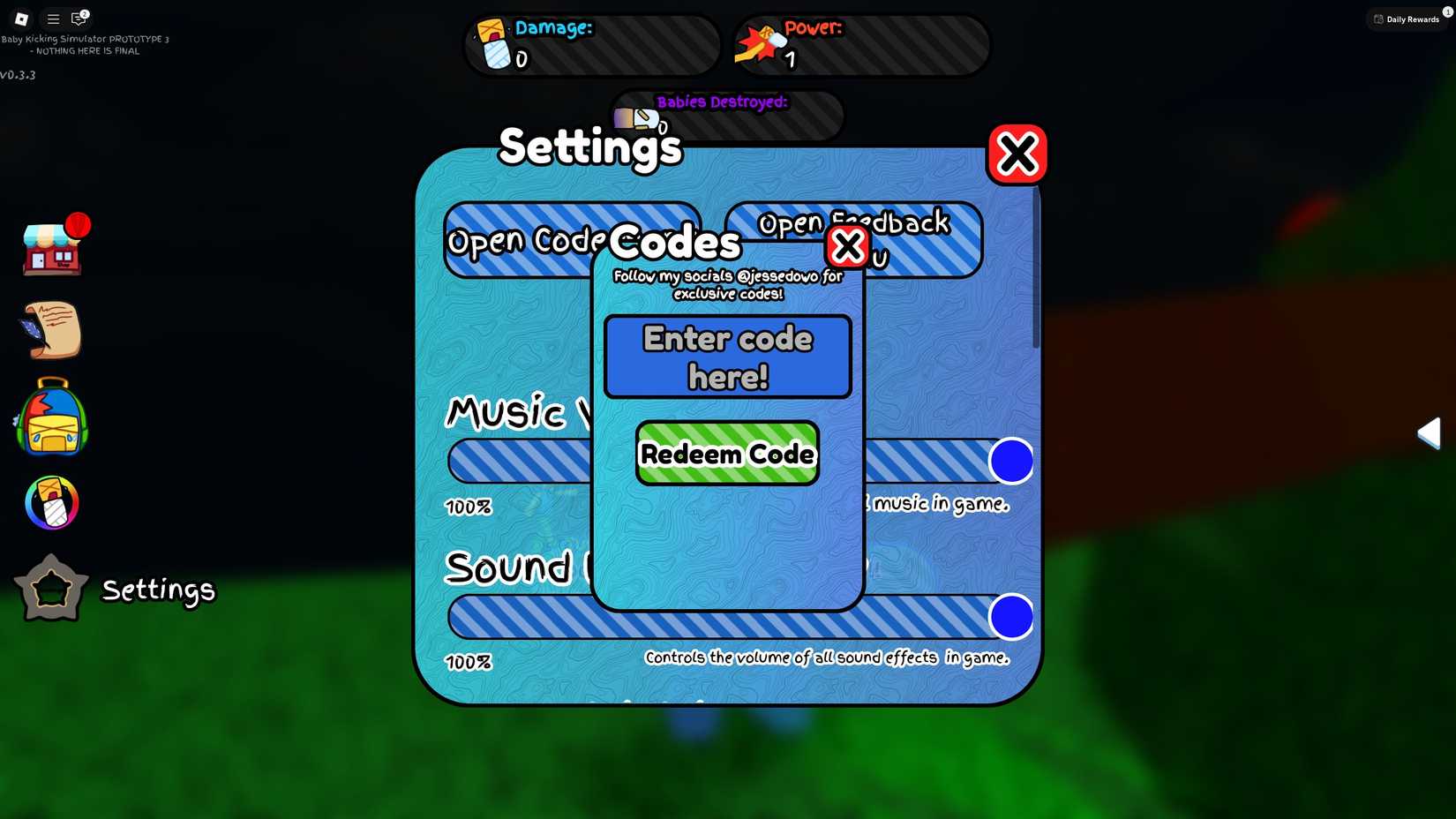
Task: Open the rainbow bottle index icon
Action: [50, 502]
